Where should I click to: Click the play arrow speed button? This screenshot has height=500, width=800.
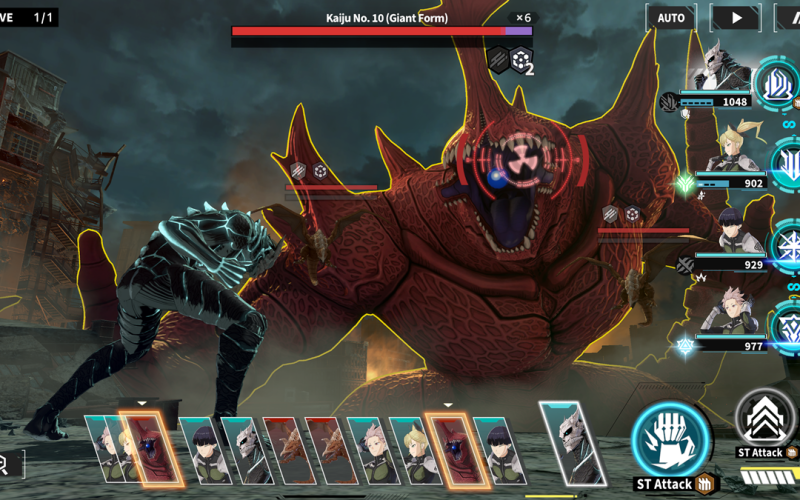point(735,18)
